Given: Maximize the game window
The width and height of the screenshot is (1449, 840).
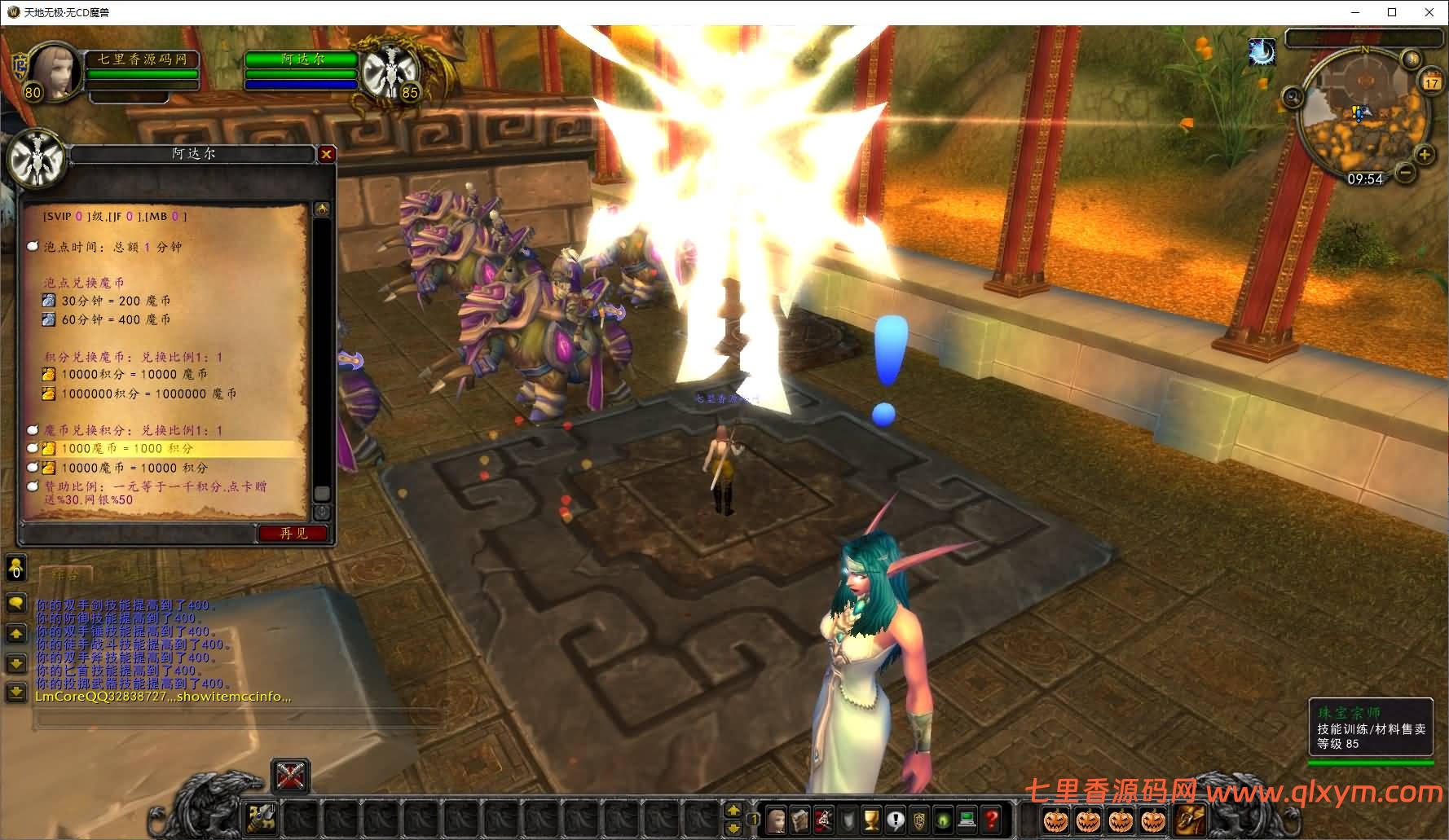Looking at the screenshot, I should click(1392, 12).
